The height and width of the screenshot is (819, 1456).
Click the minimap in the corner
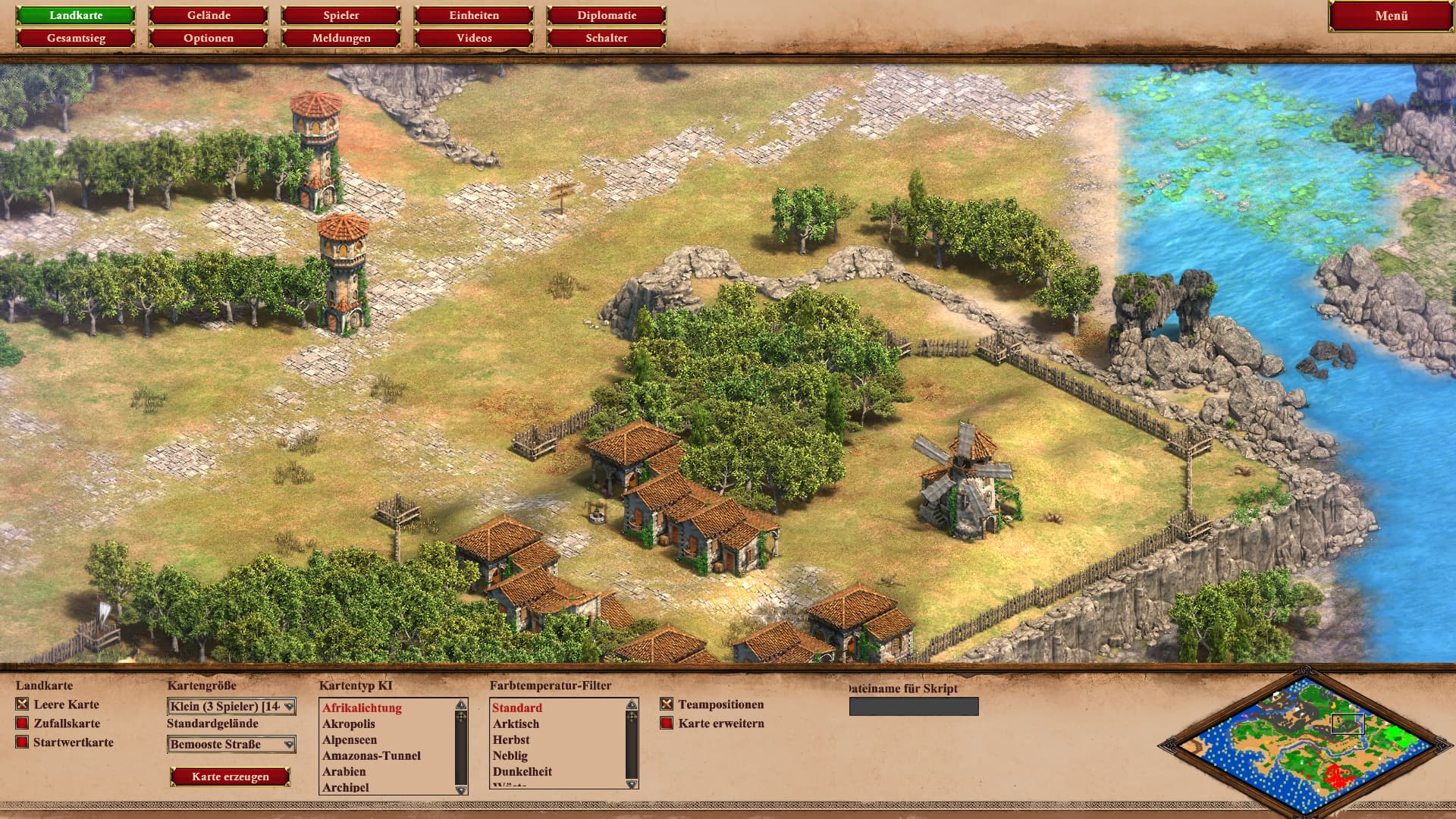(x=1304, y=743)
